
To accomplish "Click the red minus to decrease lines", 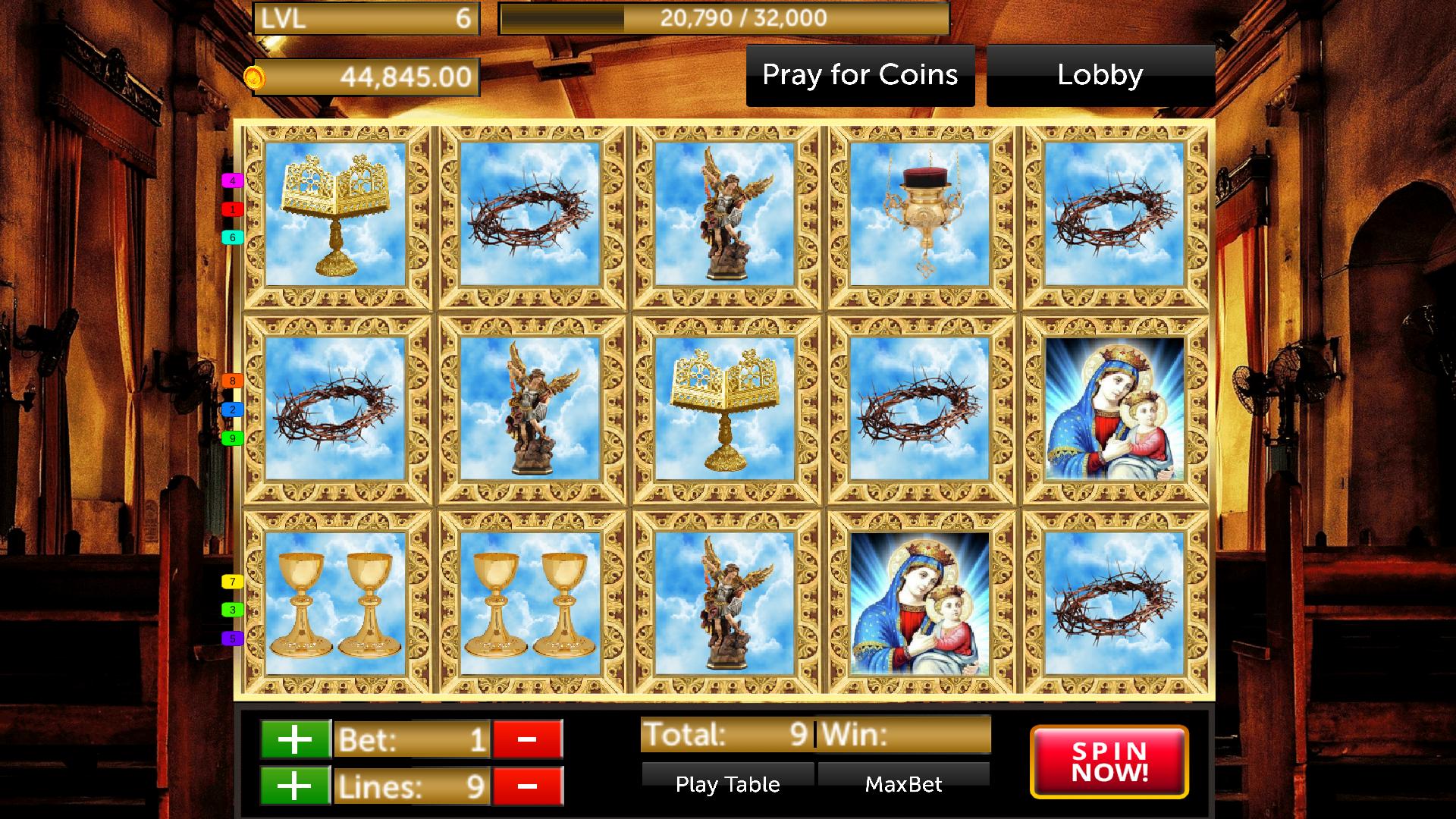I will [526, 787].
